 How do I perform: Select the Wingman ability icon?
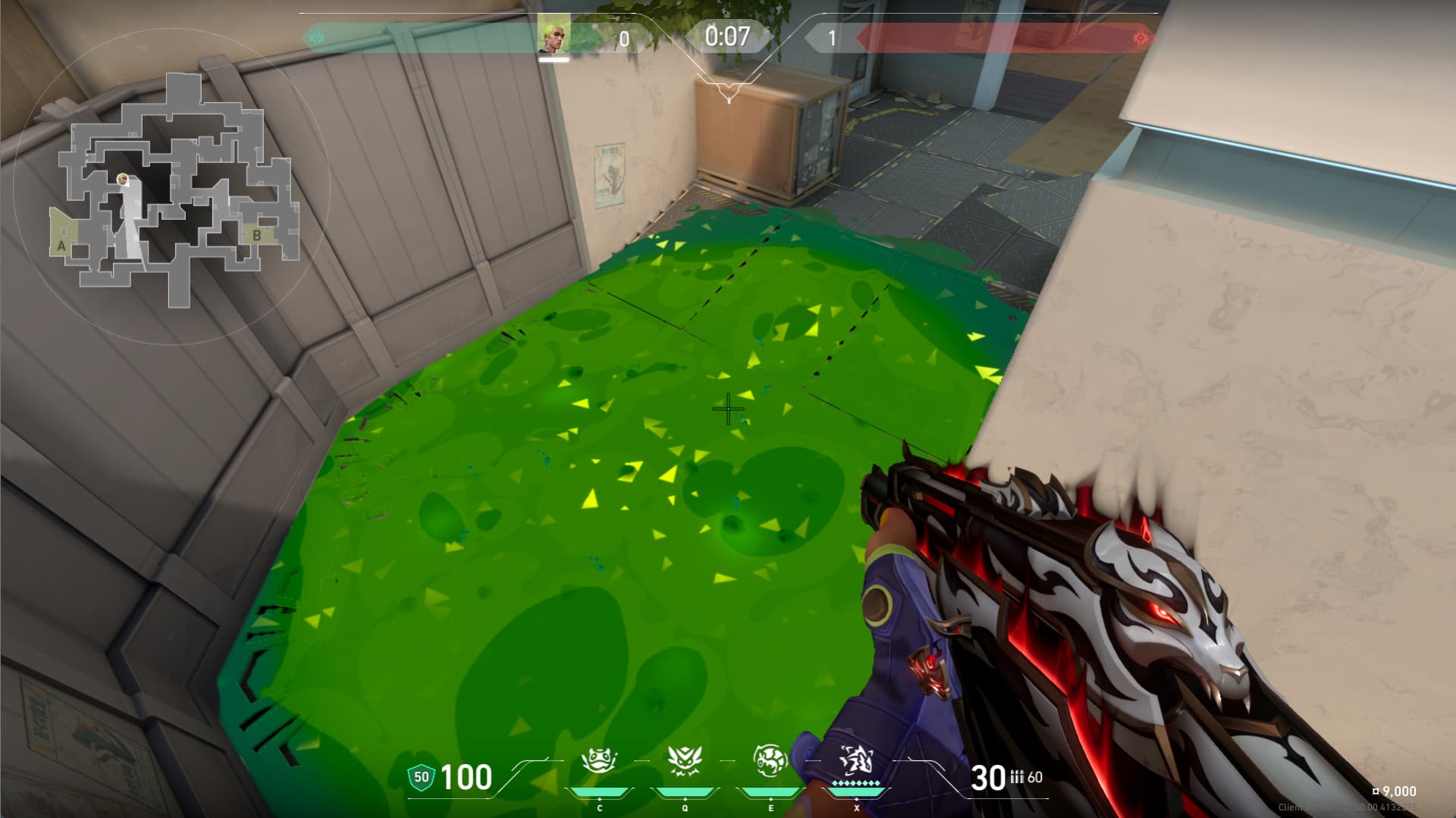pyautogui.click(x=685, y=760)
